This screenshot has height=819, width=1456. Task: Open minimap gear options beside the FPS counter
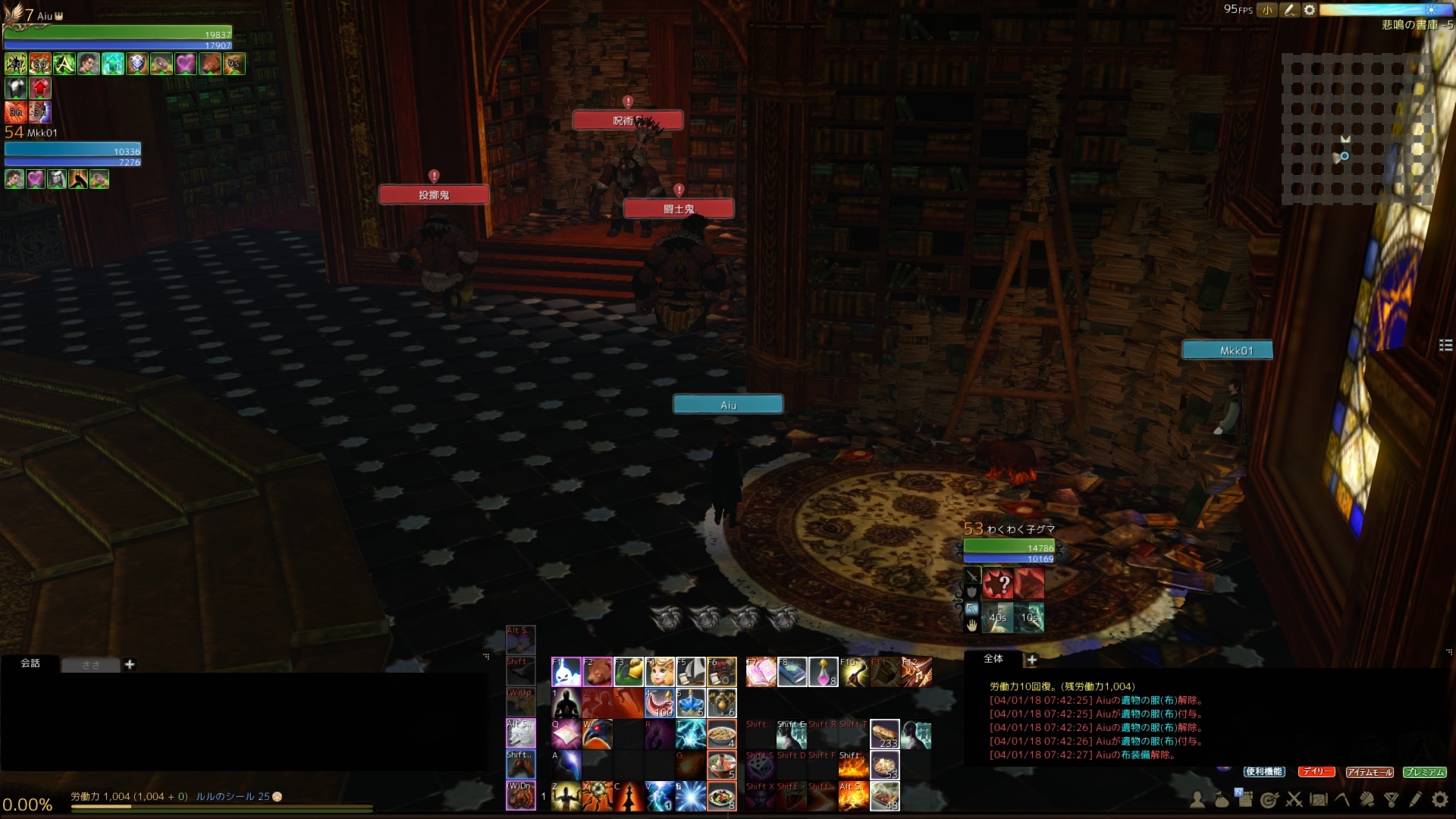(1310, 10)
